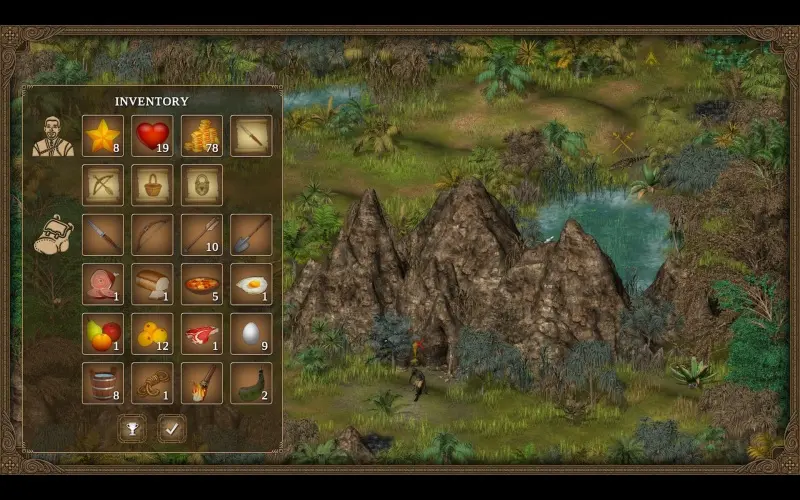The image size is (800, 500).
Task: Select the basket blueprint scroll
Action: pyautogui.click(x=152, y=185)
